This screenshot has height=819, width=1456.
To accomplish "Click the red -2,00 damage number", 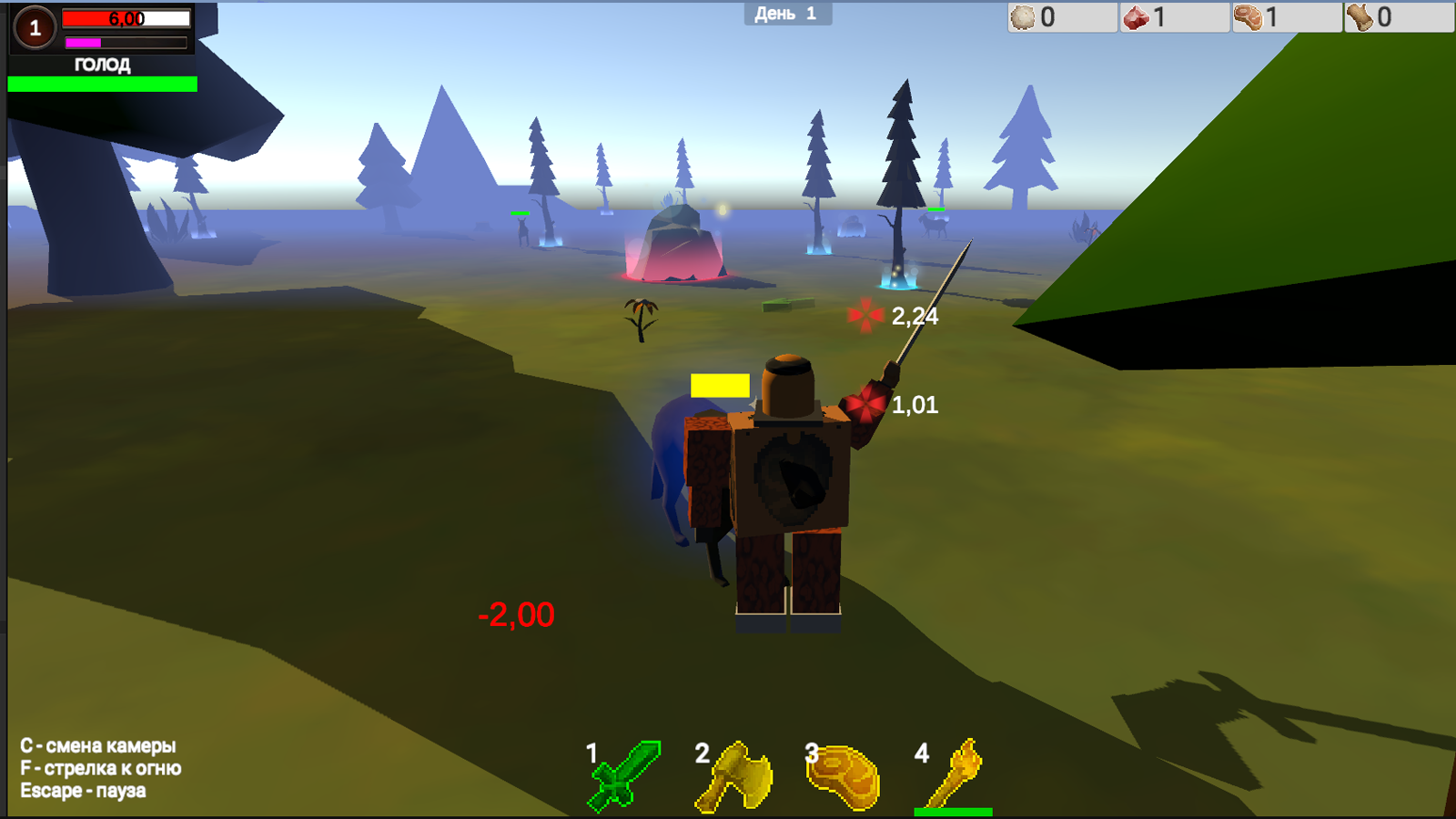I will [x=516, y=616].
